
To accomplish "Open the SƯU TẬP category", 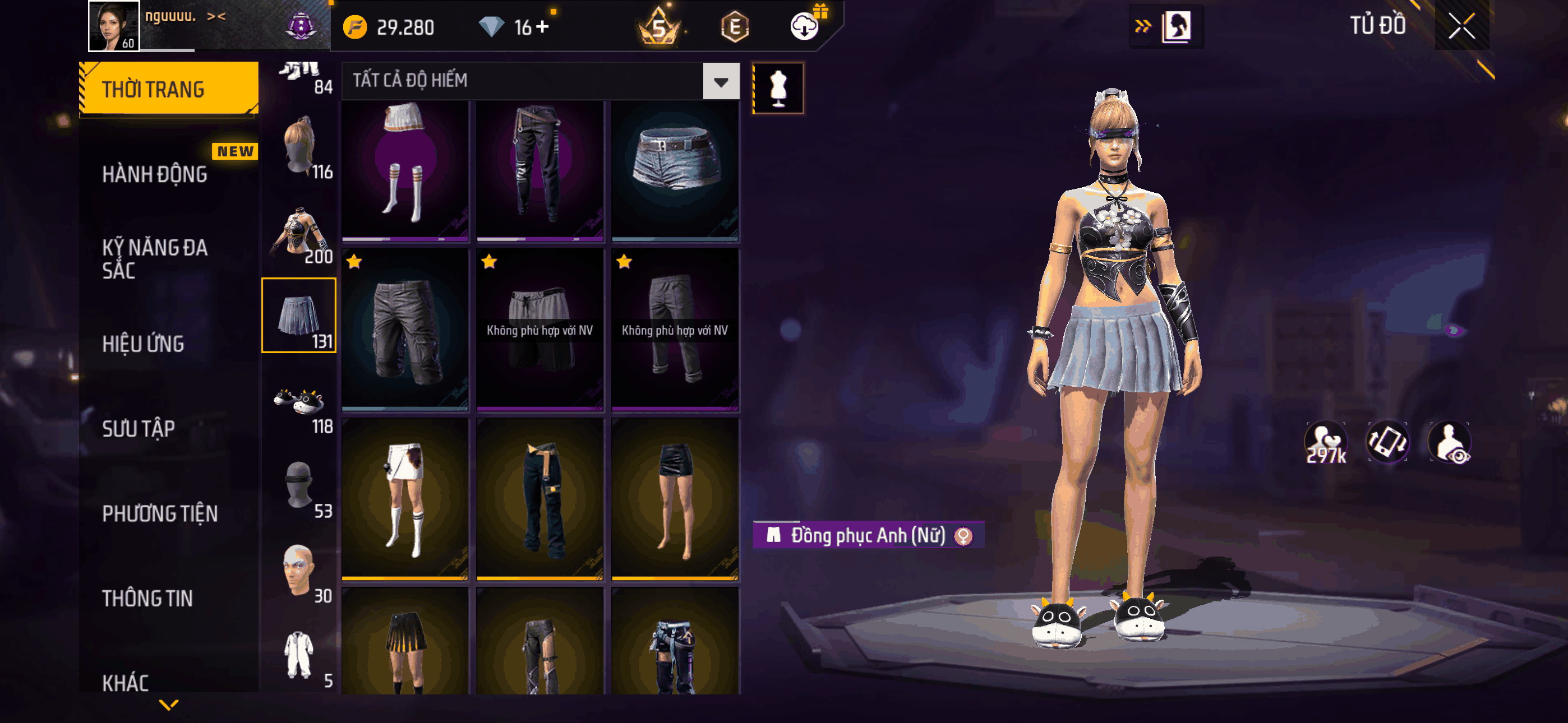I will click(x=138, y=428).
